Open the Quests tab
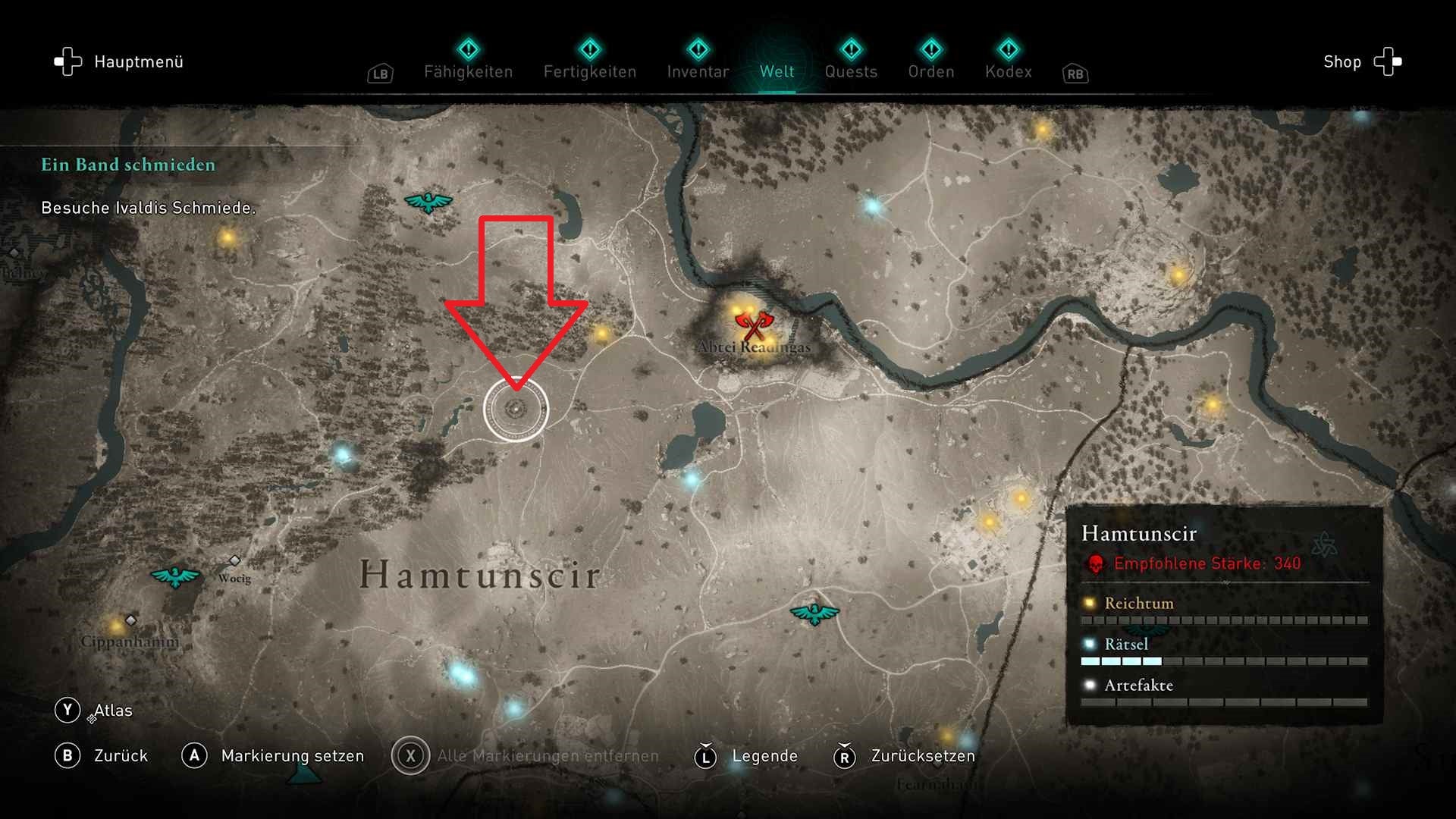Viewport: 1456px width, 819px height. [852, 71]
